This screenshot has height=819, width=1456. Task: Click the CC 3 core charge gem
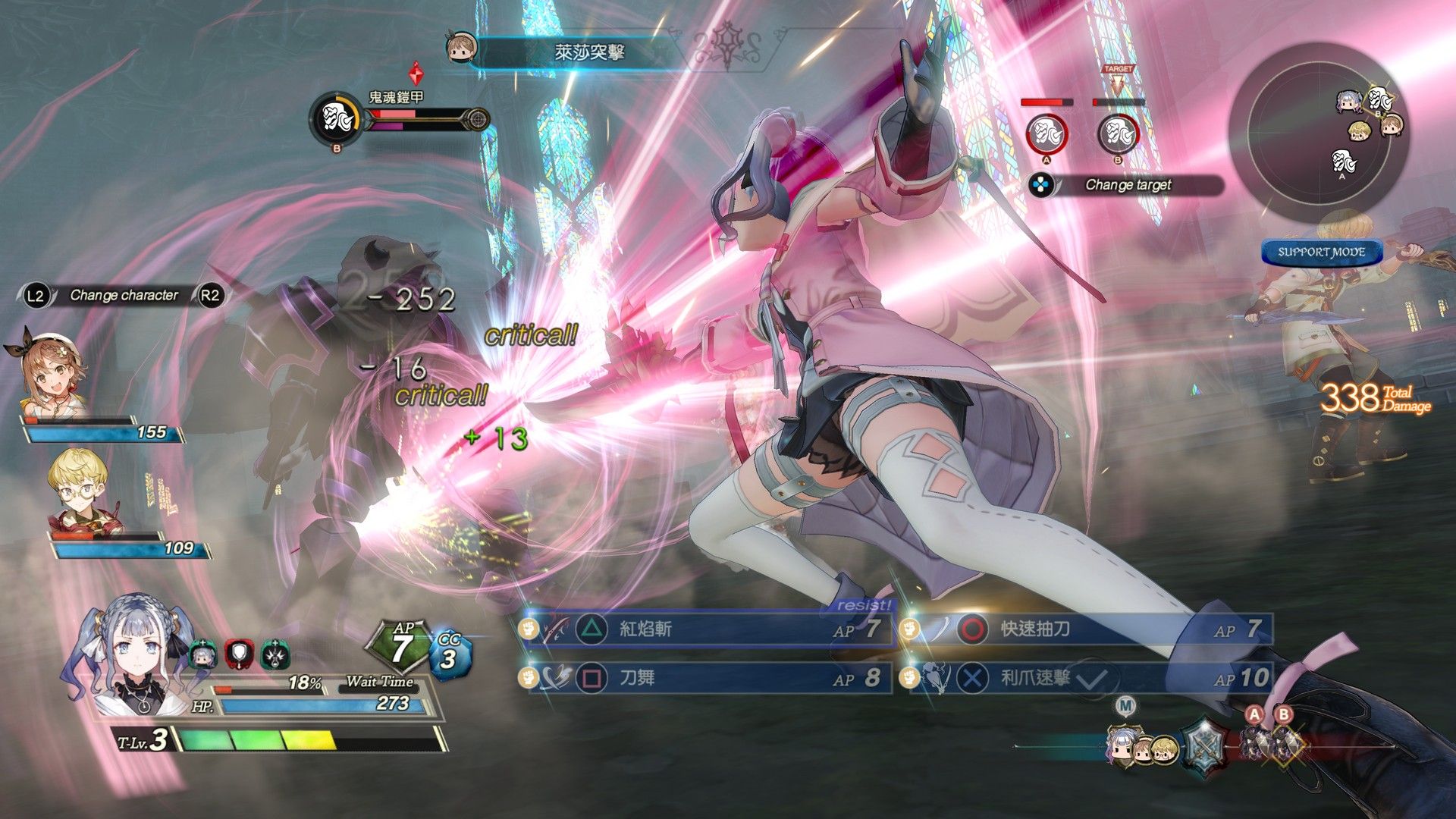(x=450, y=654)
